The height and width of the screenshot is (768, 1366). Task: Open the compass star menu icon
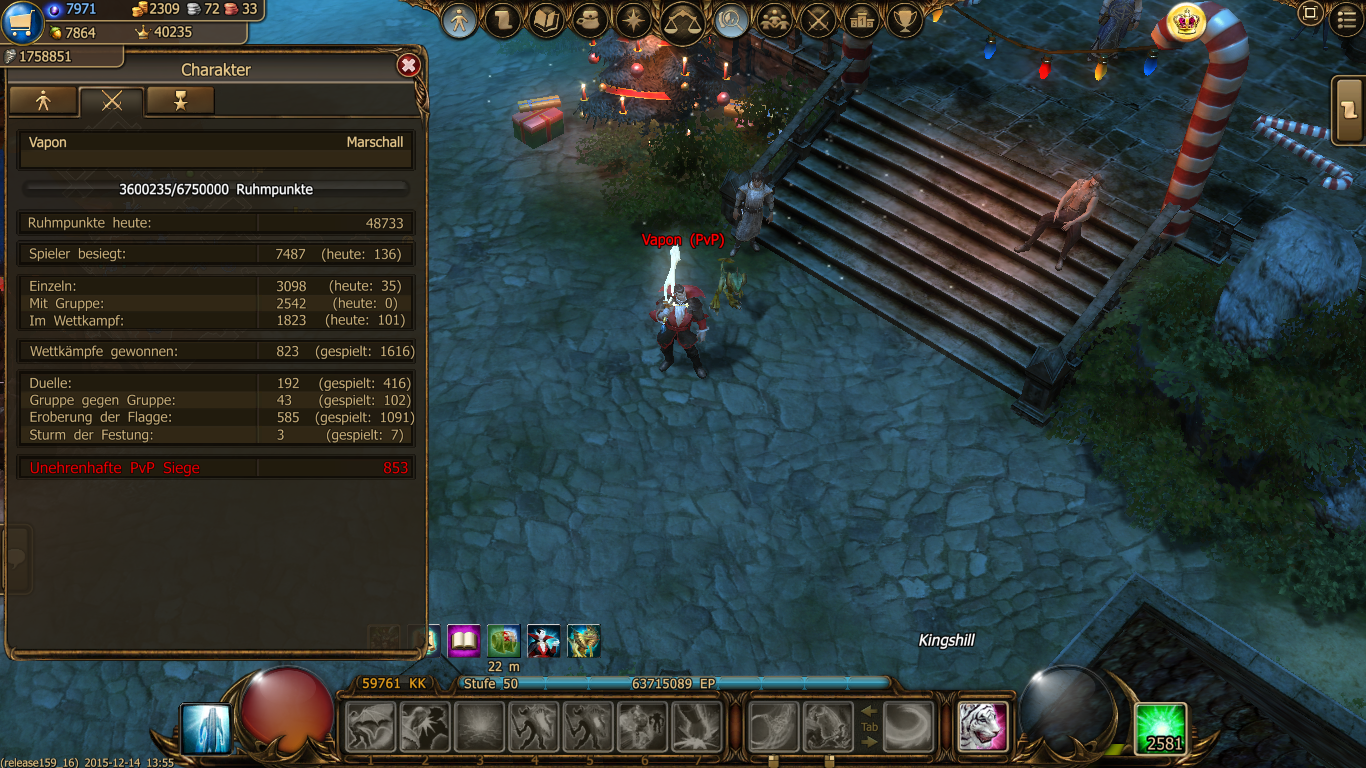[x=635, y=20]
